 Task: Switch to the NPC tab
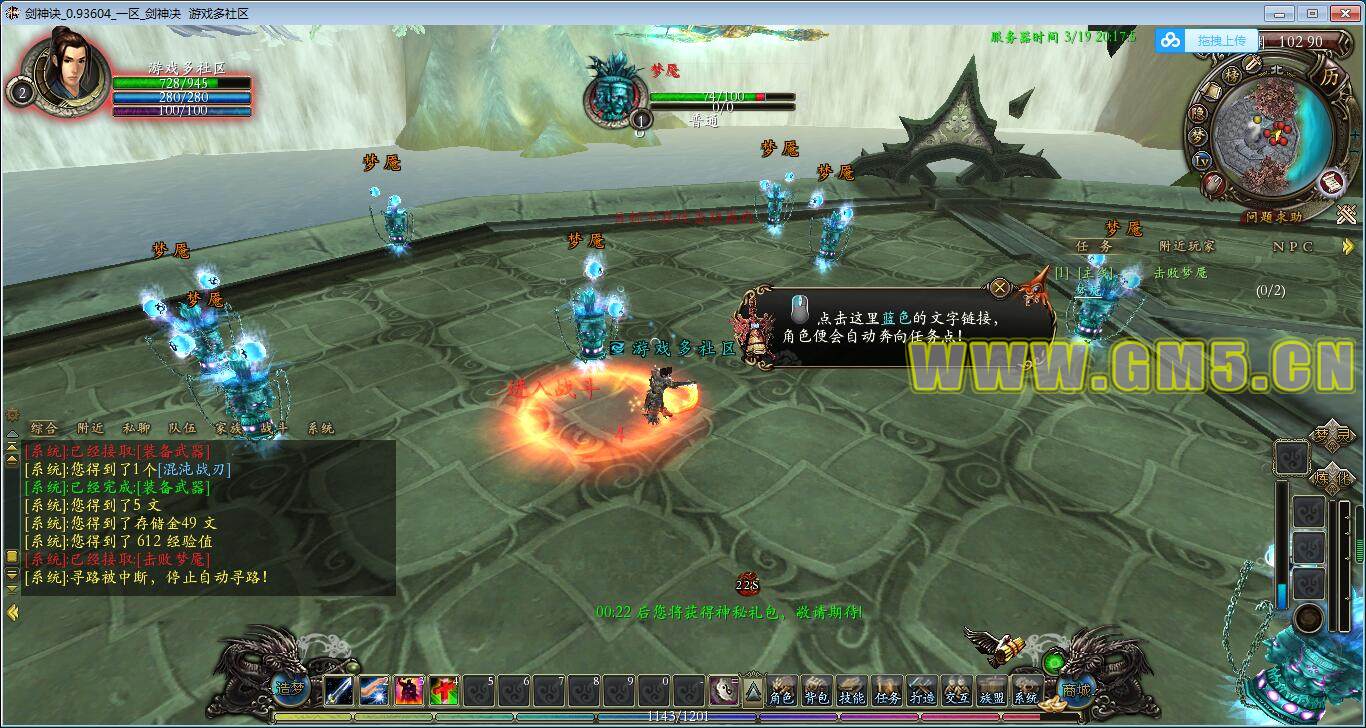point(1293,246)
